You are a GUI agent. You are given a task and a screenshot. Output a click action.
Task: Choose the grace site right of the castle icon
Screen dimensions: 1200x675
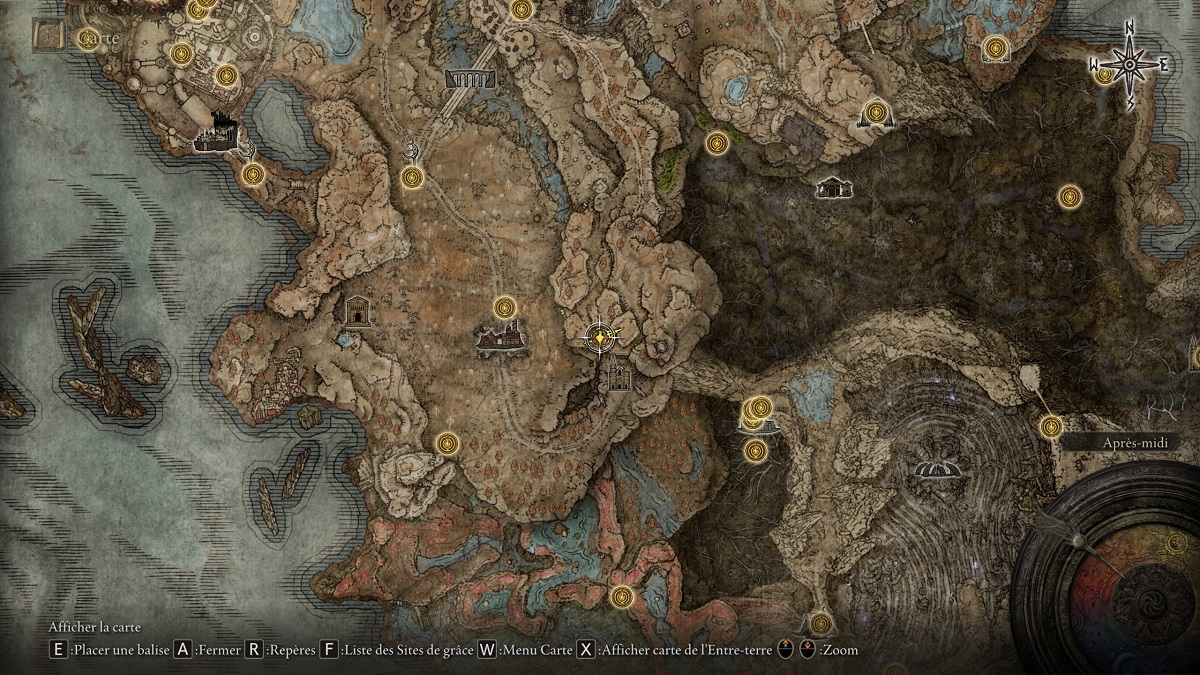pos(253,175)
